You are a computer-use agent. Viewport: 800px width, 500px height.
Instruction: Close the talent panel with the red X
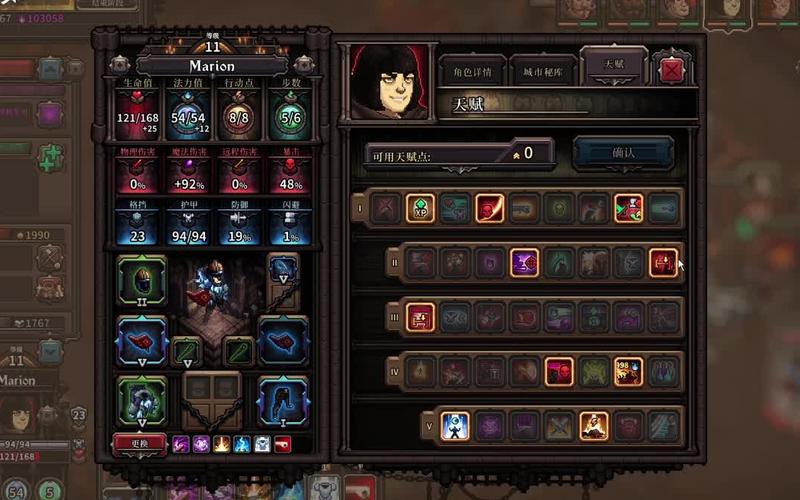pyautogui.click(x=672, y=70)
